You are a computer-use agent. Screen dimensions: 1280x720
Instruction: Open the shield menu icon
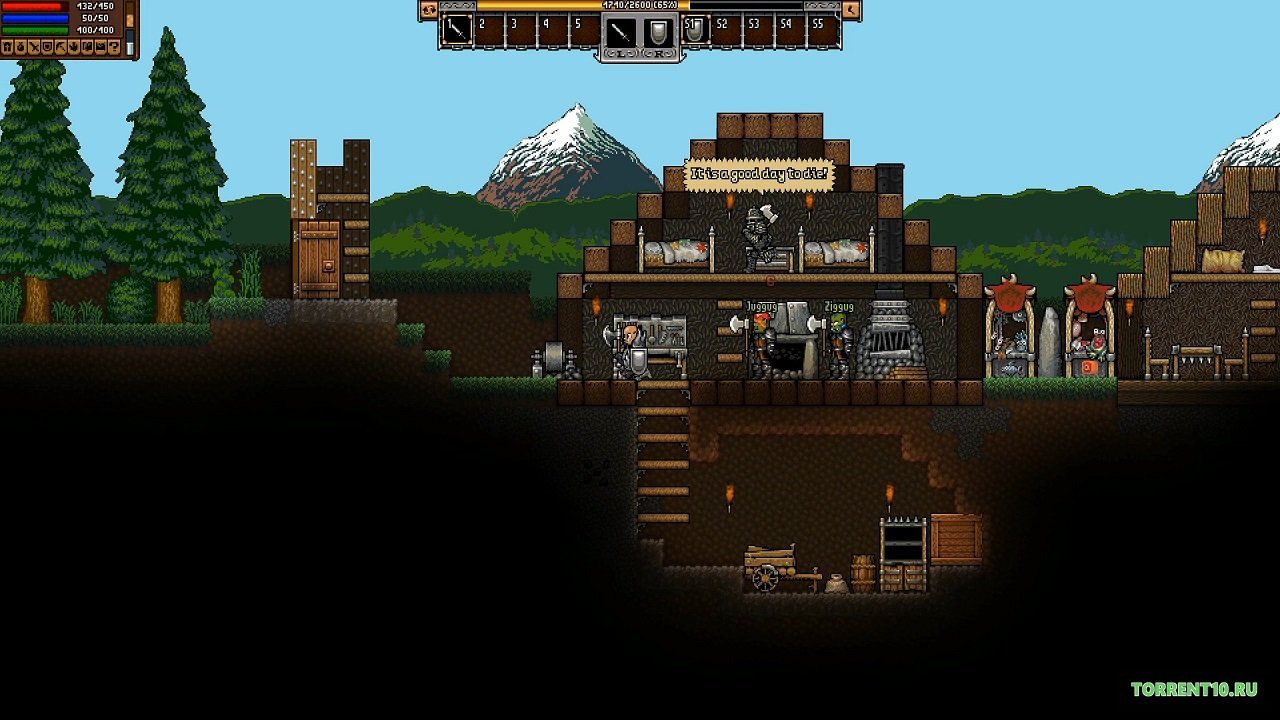pos(47,47)
